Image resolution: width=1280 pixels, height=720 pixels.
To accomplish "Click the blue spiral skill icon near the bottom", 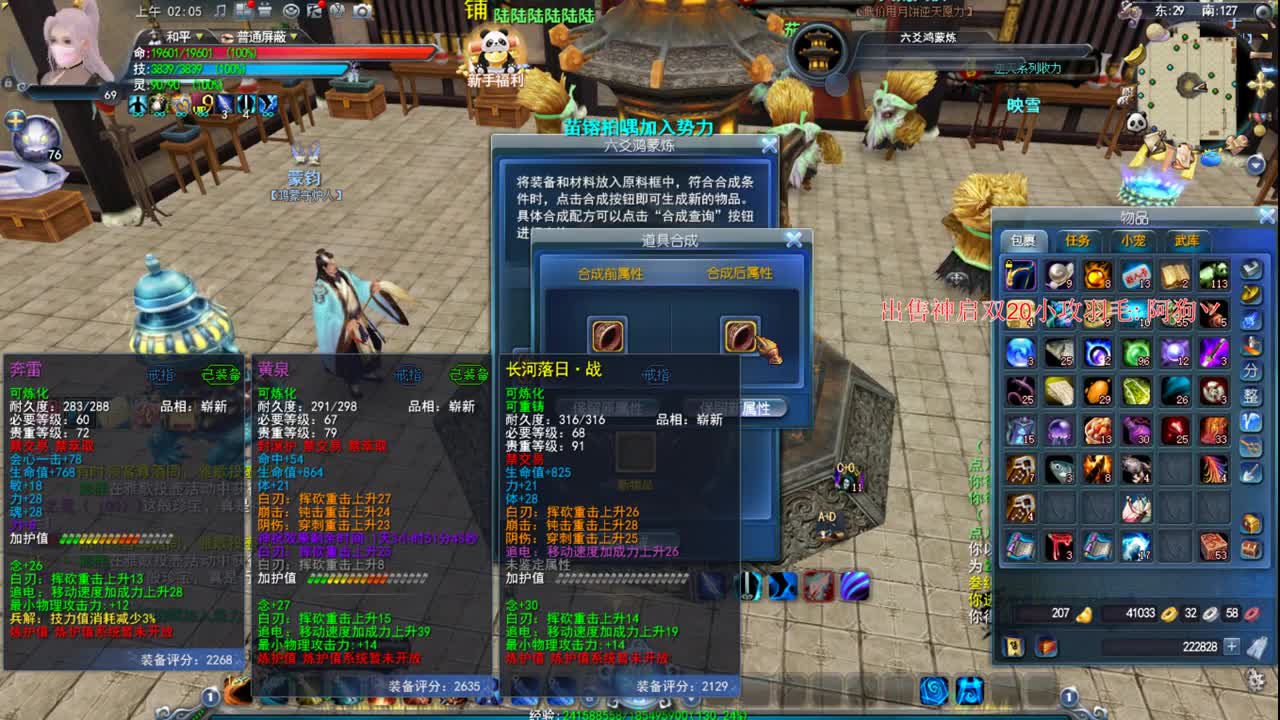I will point(933,689).
